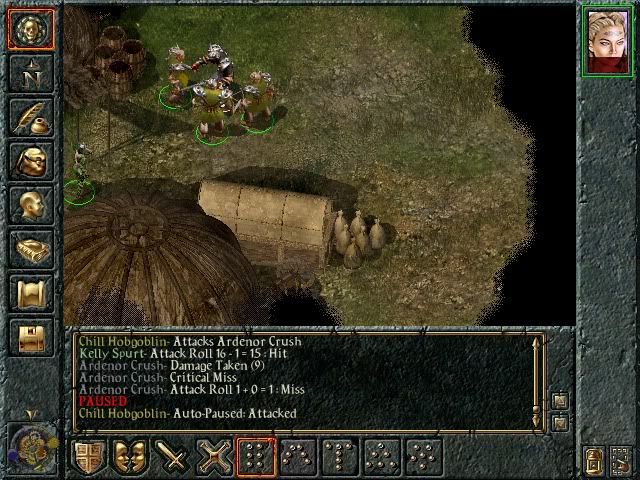Select the single sword Attack action
Screen dimensions: 640x480
click(x=174, y=456)
